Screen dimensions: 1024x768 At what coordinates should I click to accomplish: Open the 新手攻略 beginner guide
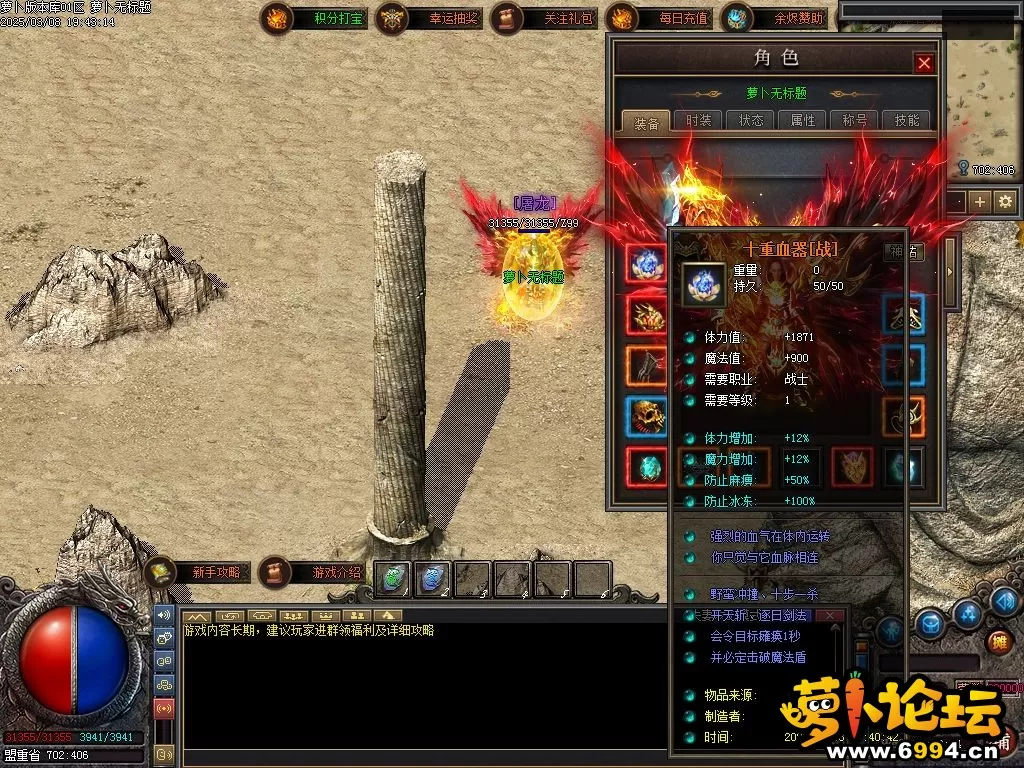[198, 573]
